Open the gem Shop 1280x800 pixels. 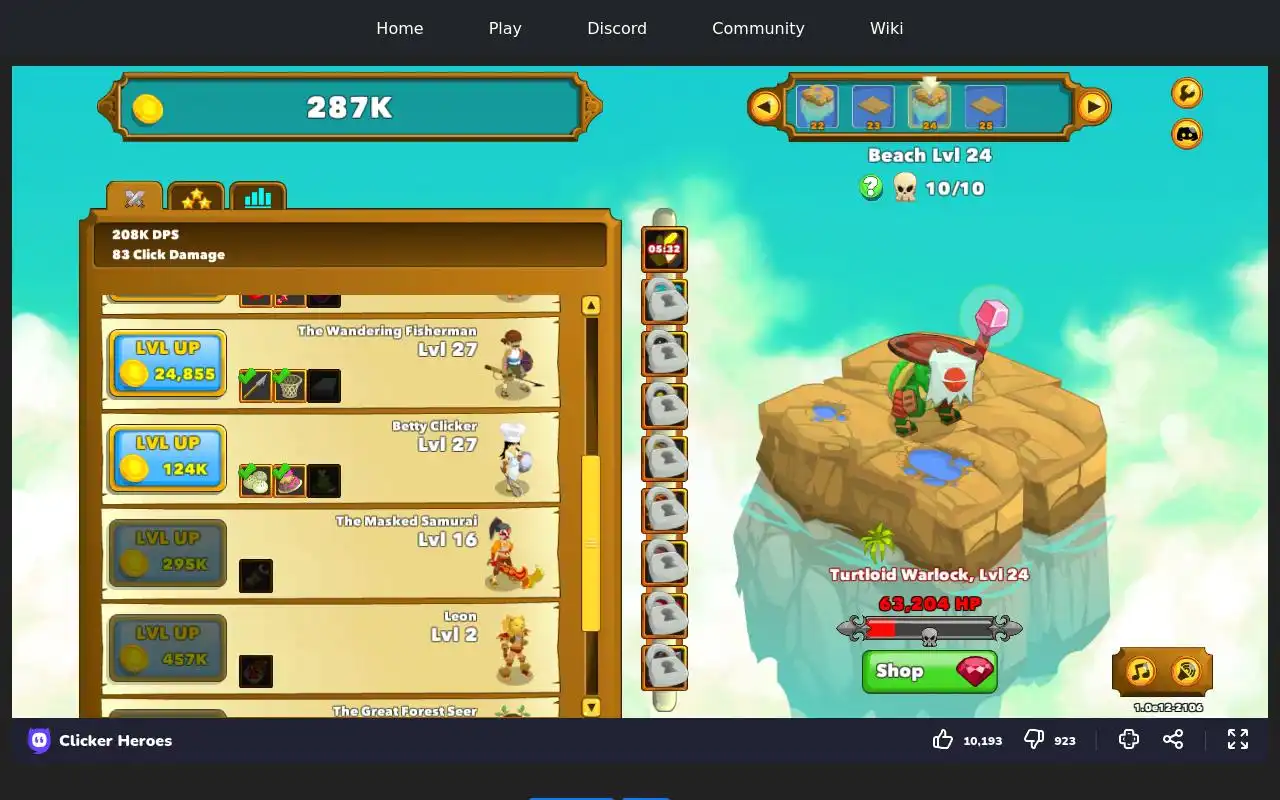[929, 671]
